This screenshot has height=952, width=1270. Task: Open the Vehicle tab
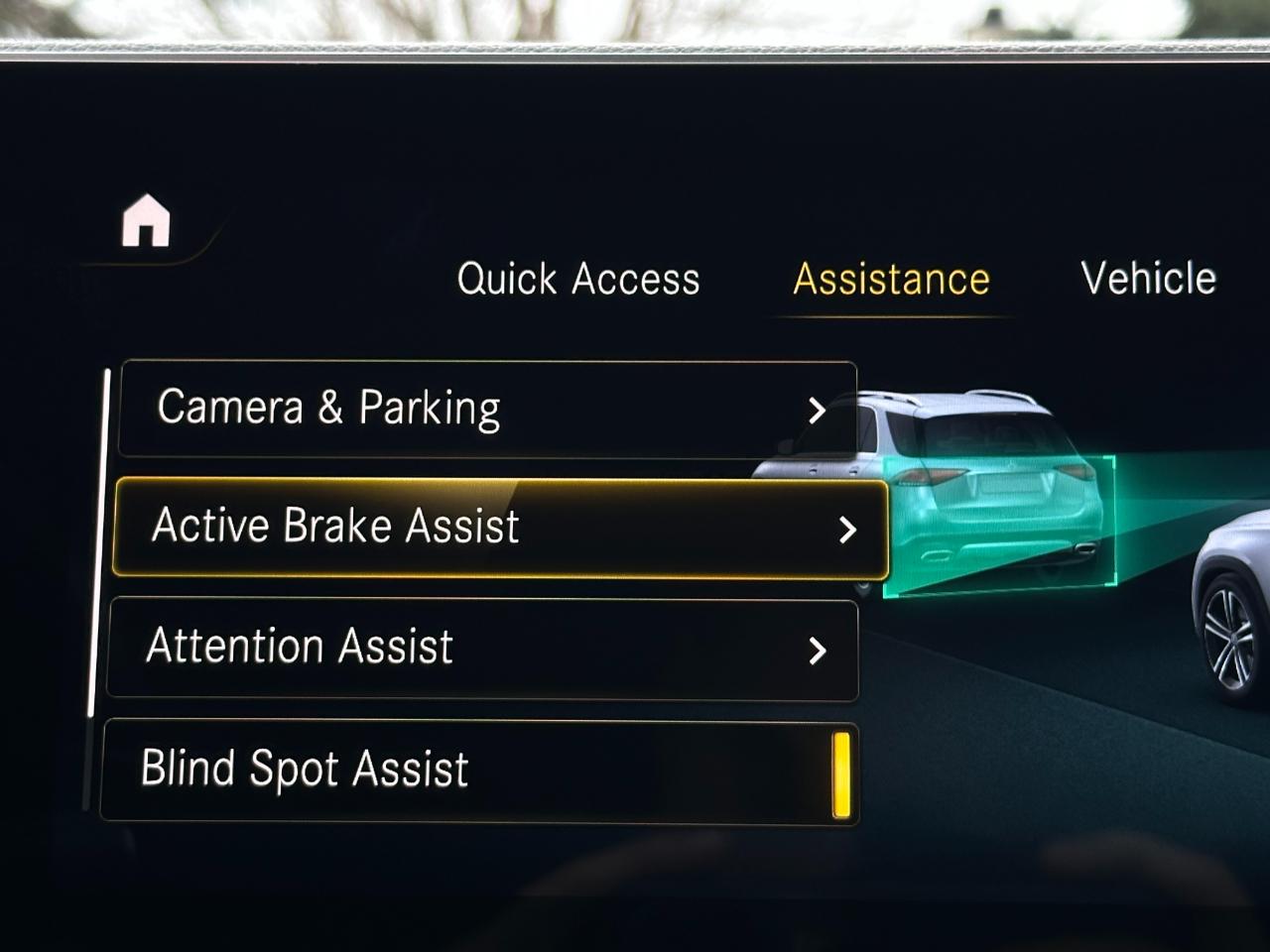tap(1148, 278)
